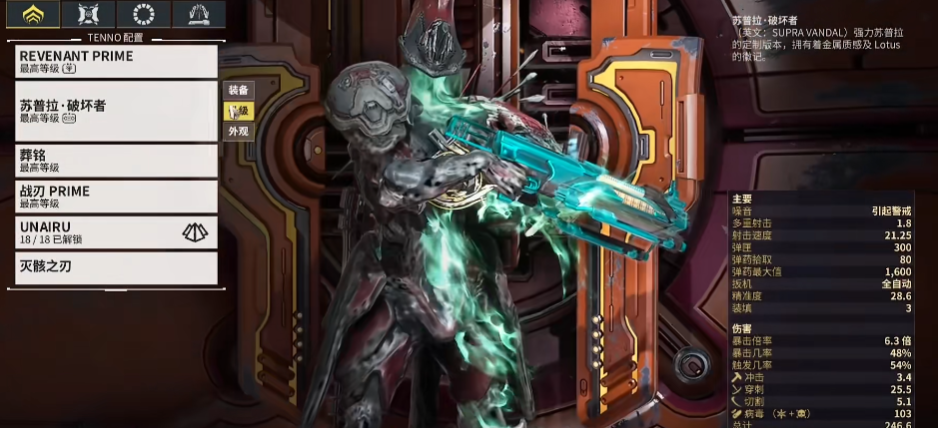The image size is (938, 428).
Task: Click the 装备 equip button
Action: [x=238, y=90]
